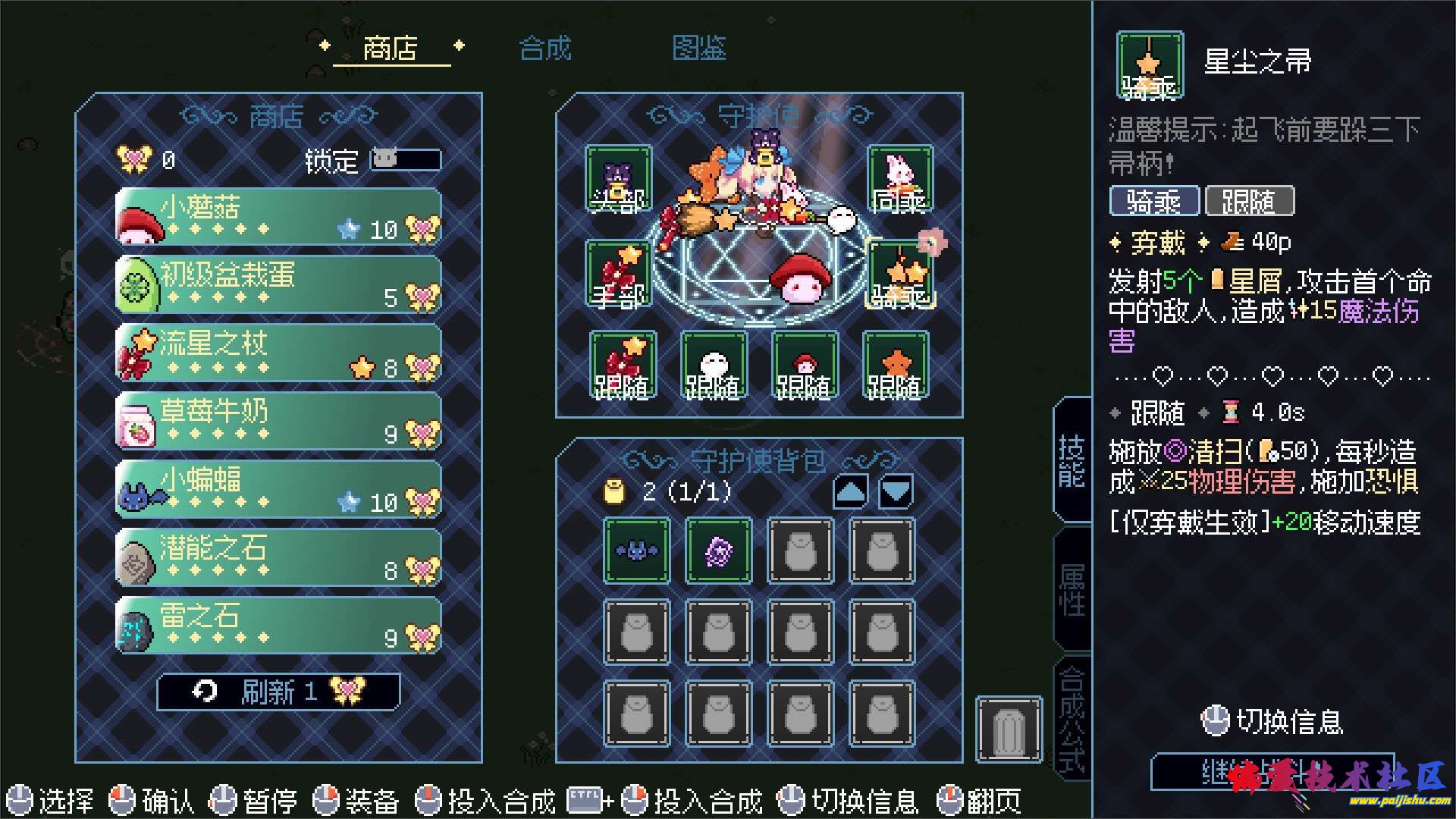Choose the 小蝙蝠 shop entry
This screenshot has width=1456, height=819.
click(278, 490)
